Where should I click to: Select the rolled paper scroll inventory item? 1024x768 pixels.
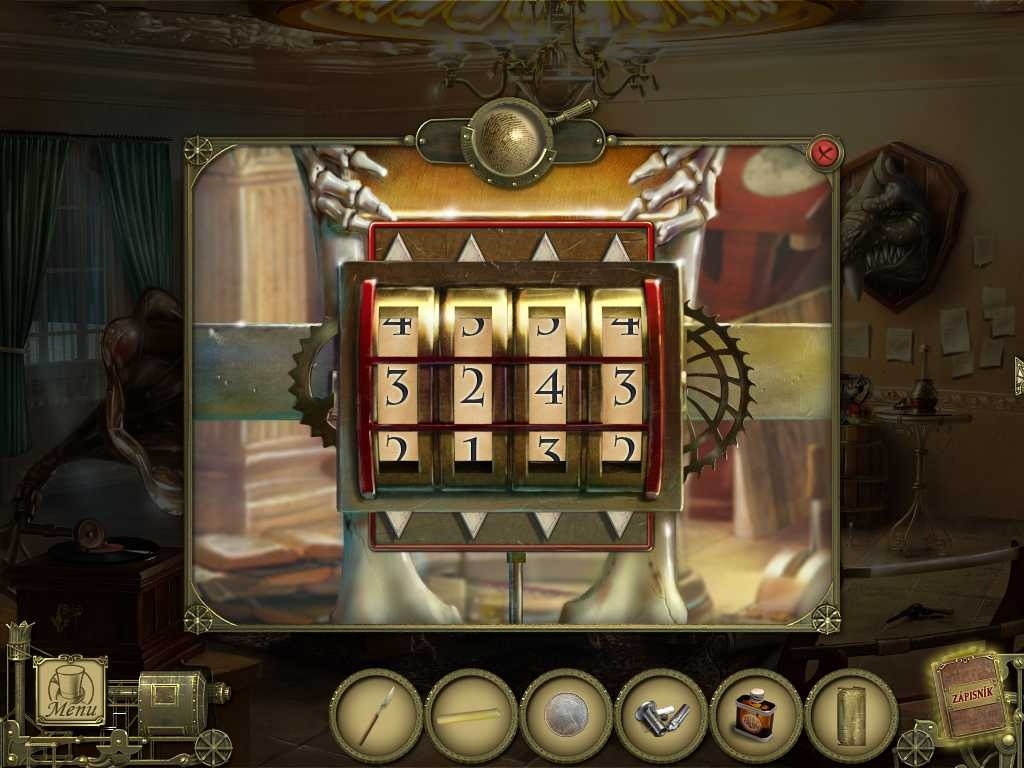pyautogui.click(x=851, y=715)
